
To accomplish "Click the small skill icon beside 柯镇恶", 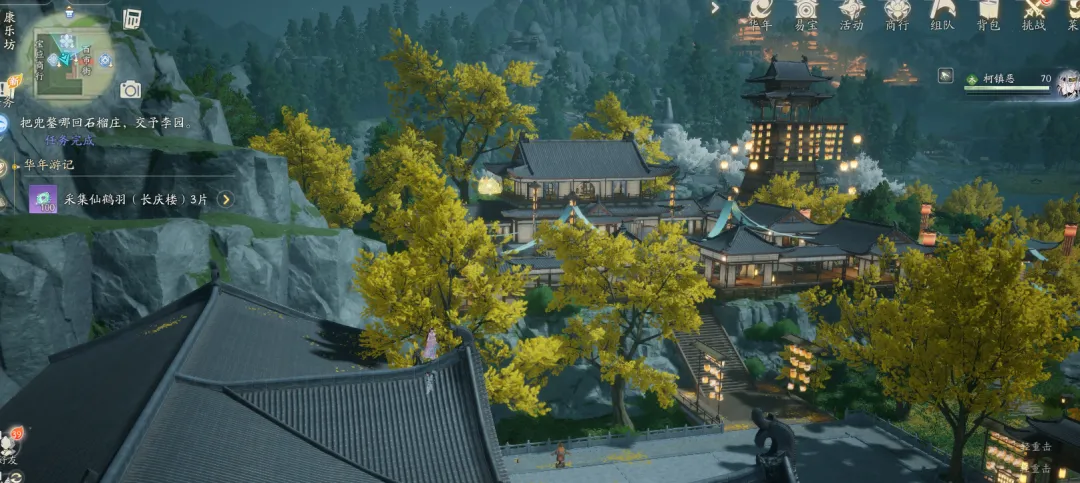I will pyautogui.click(x=945, y=75).
